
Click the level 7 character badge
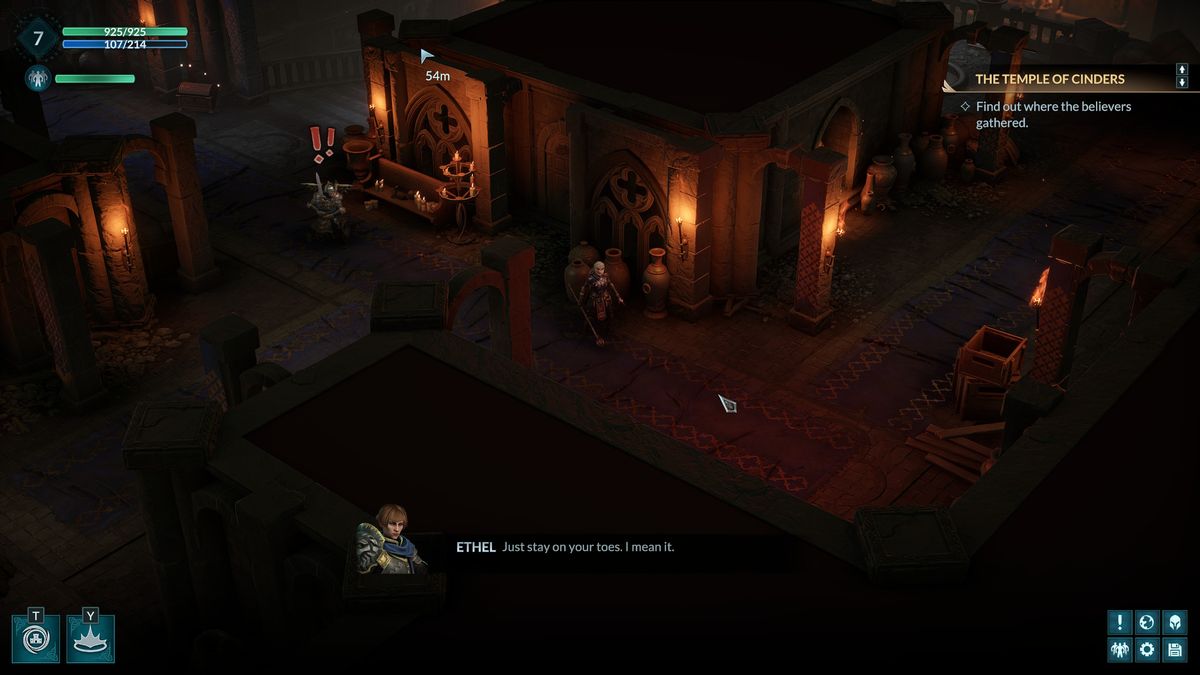[x=38, y=39]
